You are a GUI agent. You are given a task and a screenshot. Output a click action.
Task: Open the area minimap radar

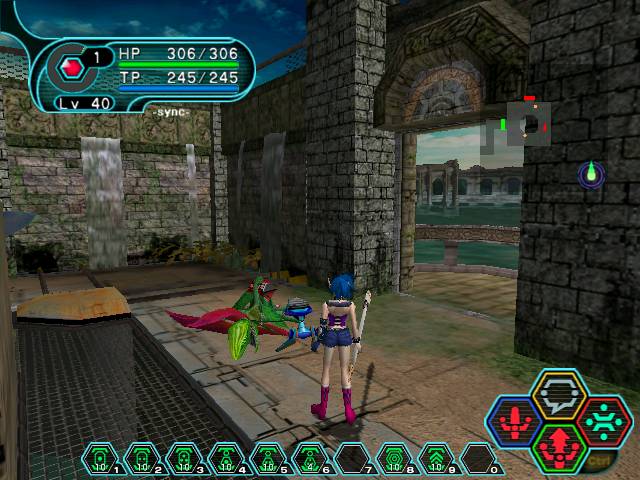pyautogui.click(x=527, y=124)
